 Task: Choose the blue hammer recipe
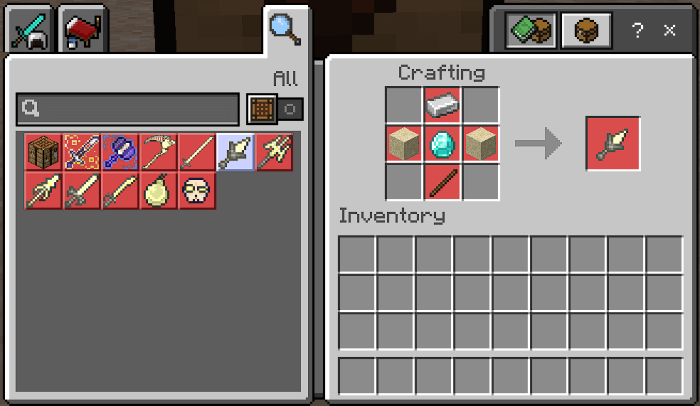coord(121,152)
